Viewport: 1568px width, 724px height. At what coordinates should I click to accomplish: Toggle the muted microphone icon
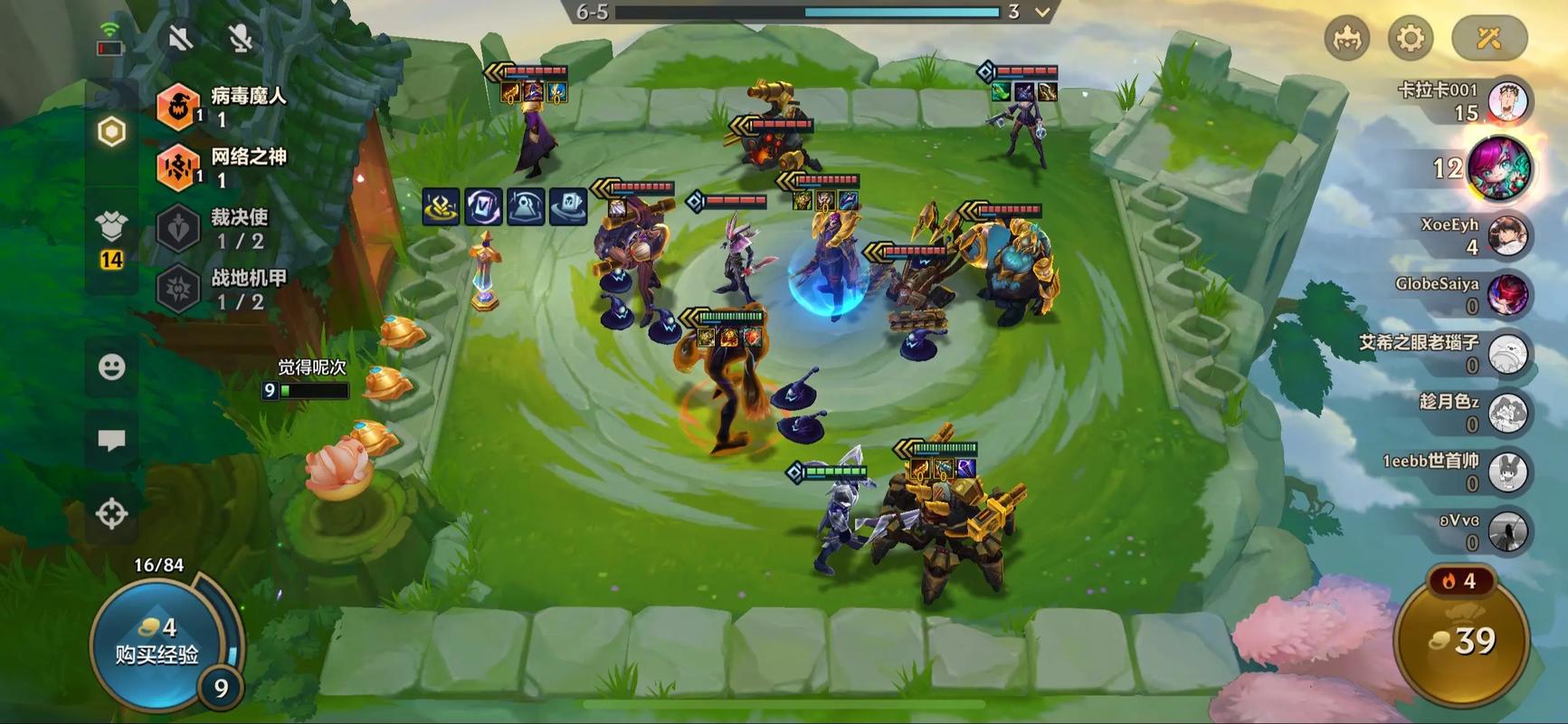point(240,38)
